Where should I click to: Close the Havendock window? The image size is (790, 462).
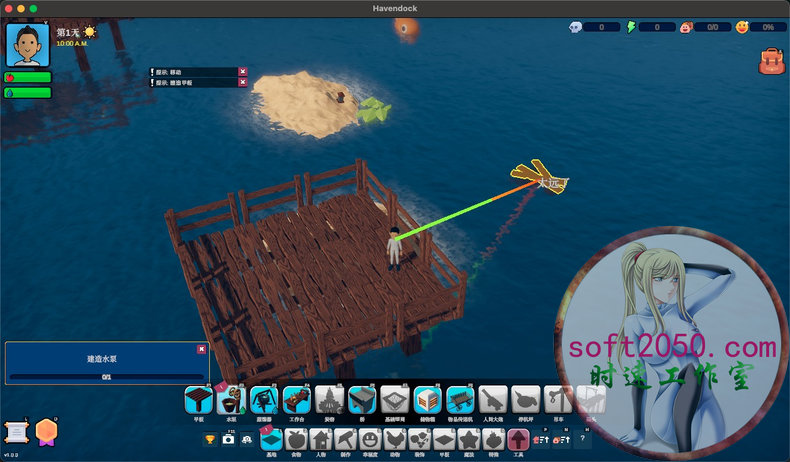click(x=8, y=8)
